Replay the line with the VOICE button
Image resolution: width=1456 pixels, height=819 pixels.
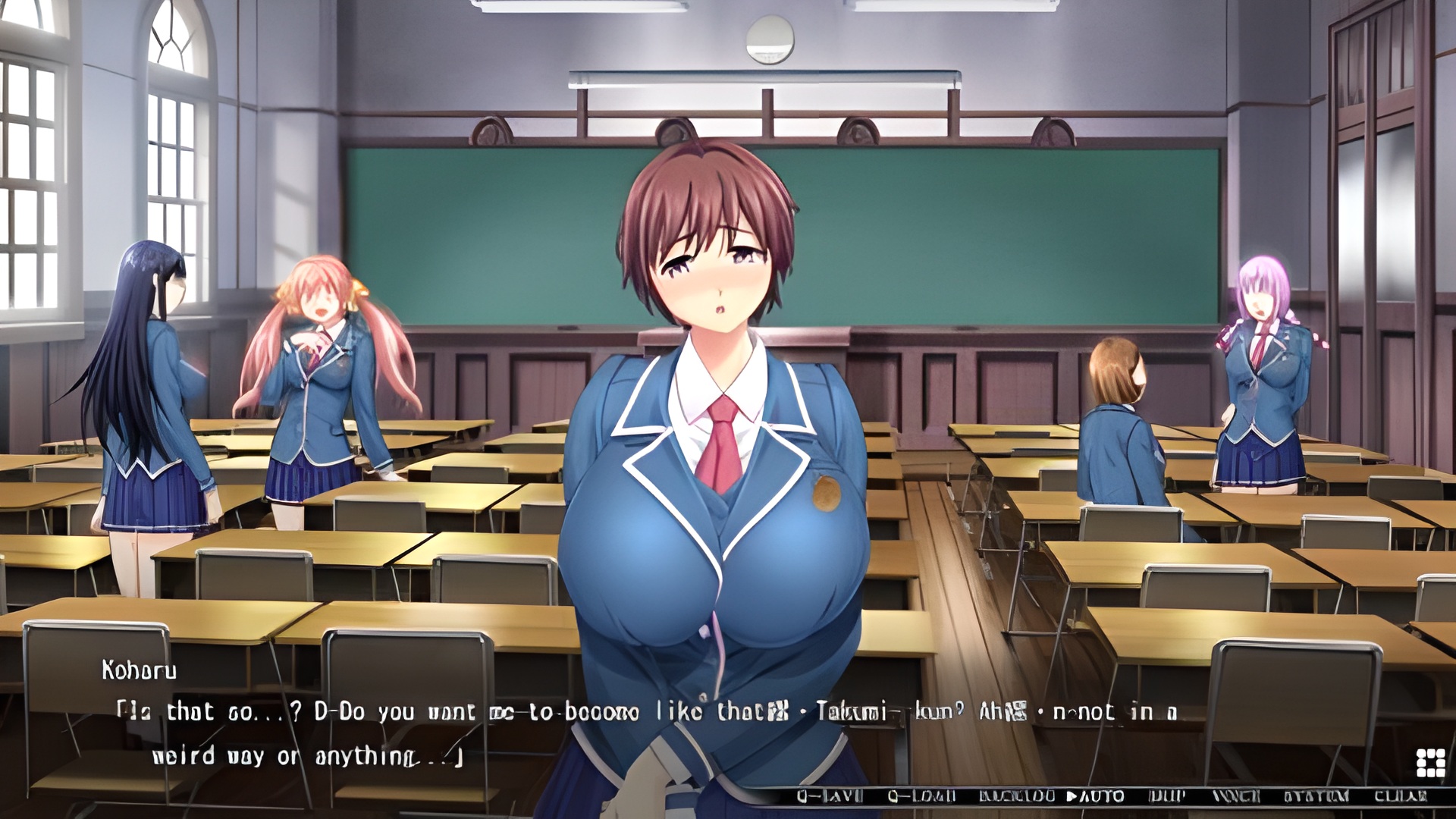point(1236,796)
